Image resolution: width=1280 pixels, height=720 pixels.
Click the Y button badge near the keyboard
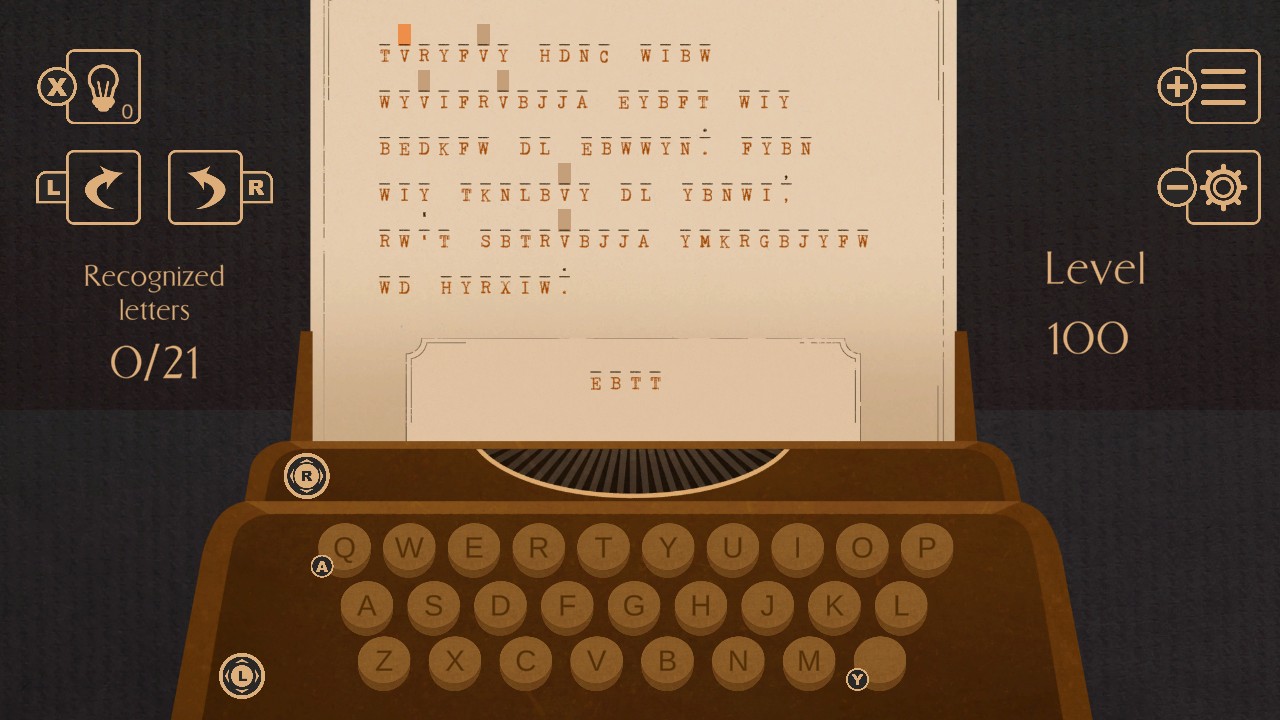857,679
